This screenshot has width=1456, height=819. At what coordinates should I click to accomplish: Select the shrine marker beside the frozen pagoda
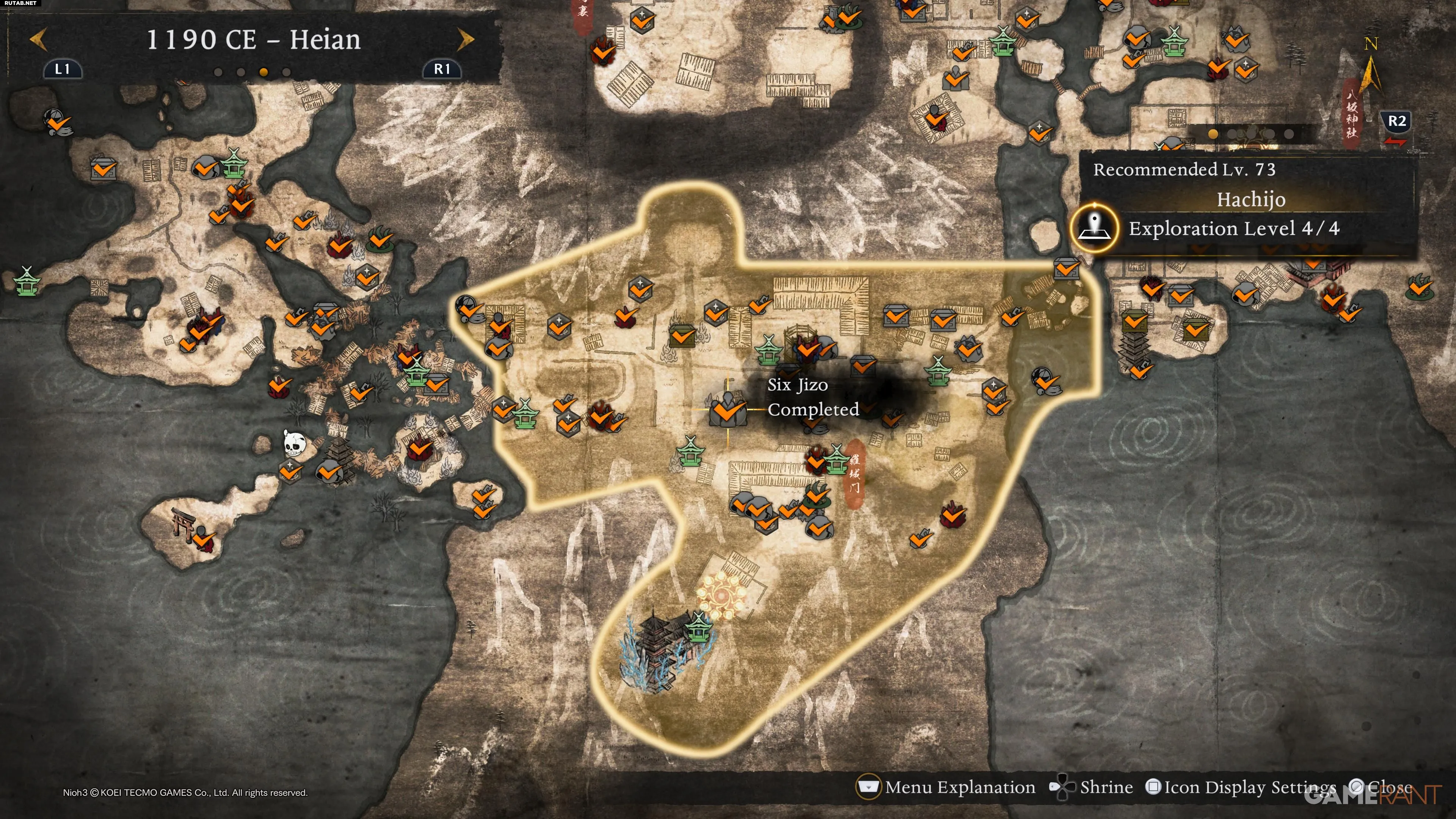pos(698,626)
